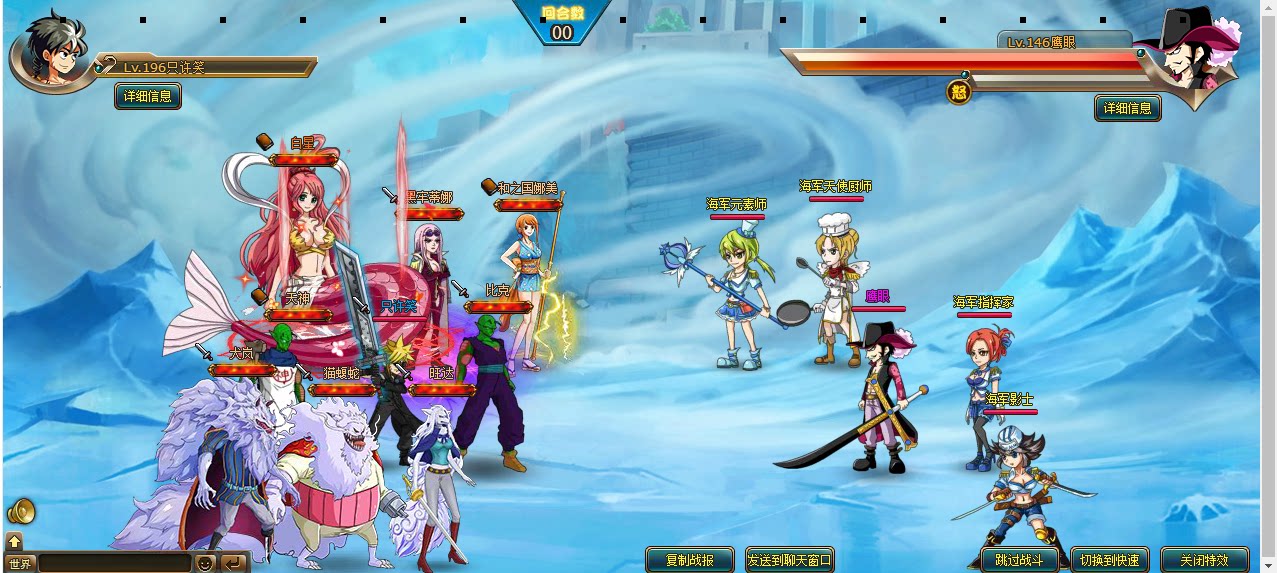
Task: Send the report with 发送到聊天窗口
Action: [x=790, y=560]
